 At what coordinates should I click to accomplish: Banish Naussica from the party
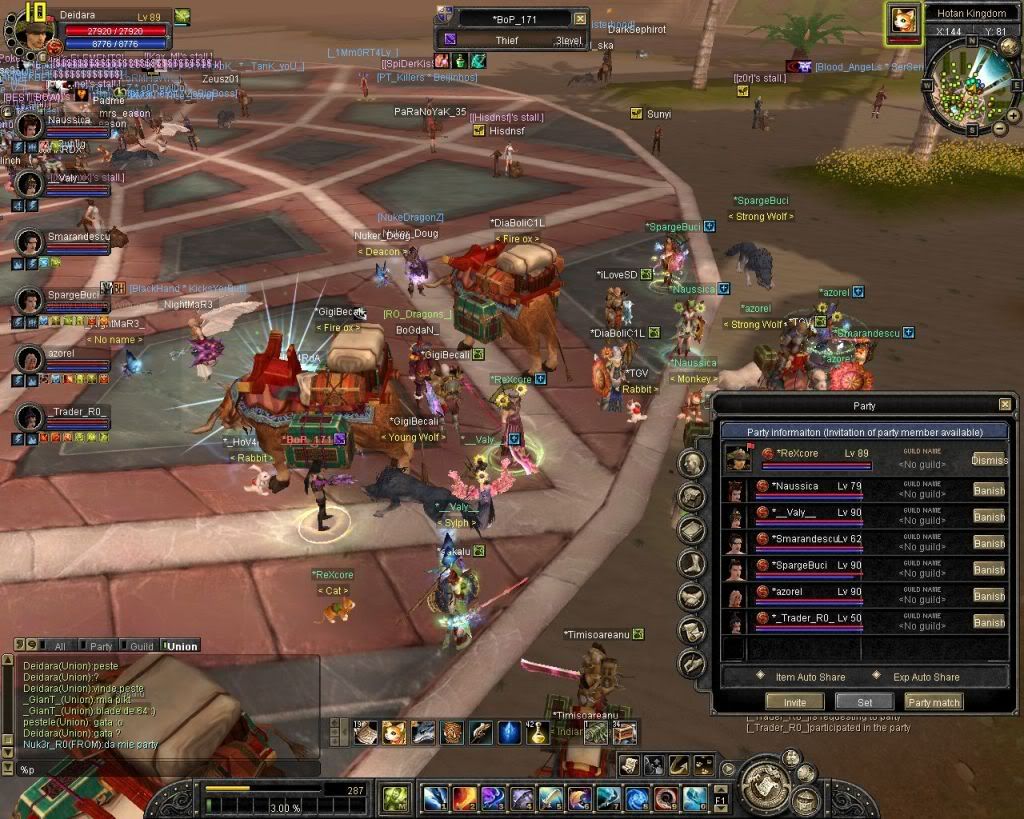(x=988, y=490)
